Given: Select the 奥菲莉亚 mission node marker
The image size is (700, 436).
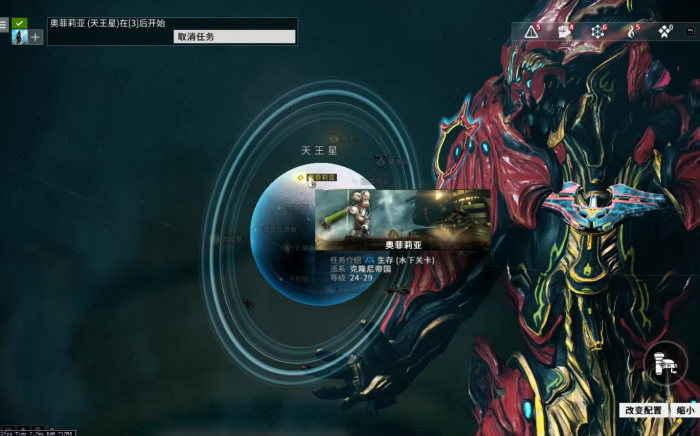Looking at the screenshot, I should point(299,177).
